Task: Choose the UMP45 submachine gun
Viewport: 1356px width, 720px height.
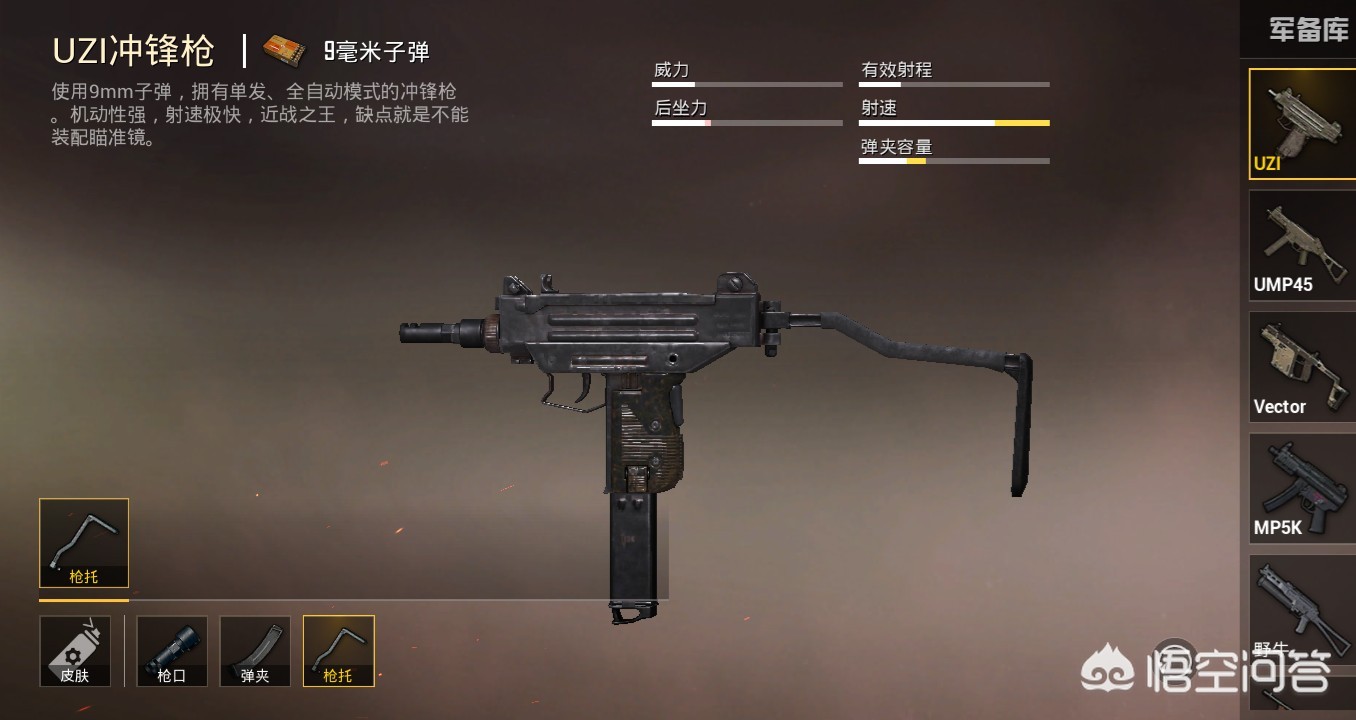Action: 1301,245
